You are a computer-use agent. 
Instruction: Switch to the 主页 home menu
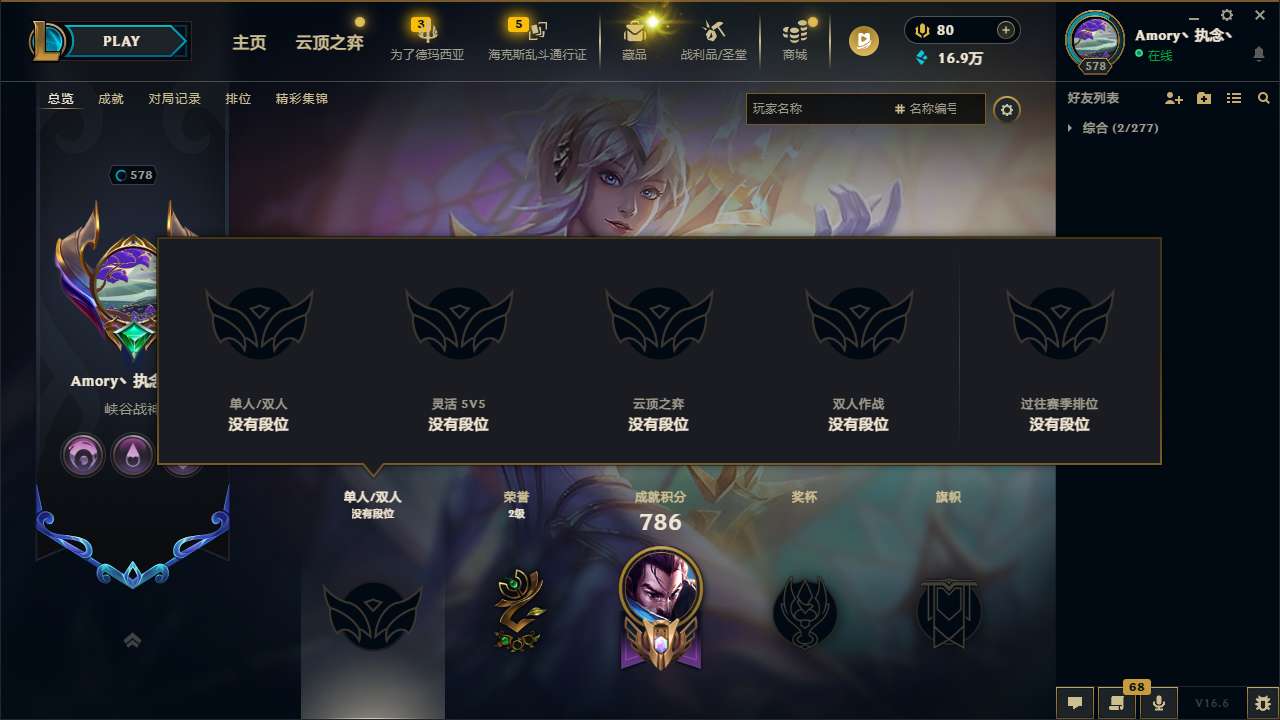[x=249, y=43]
